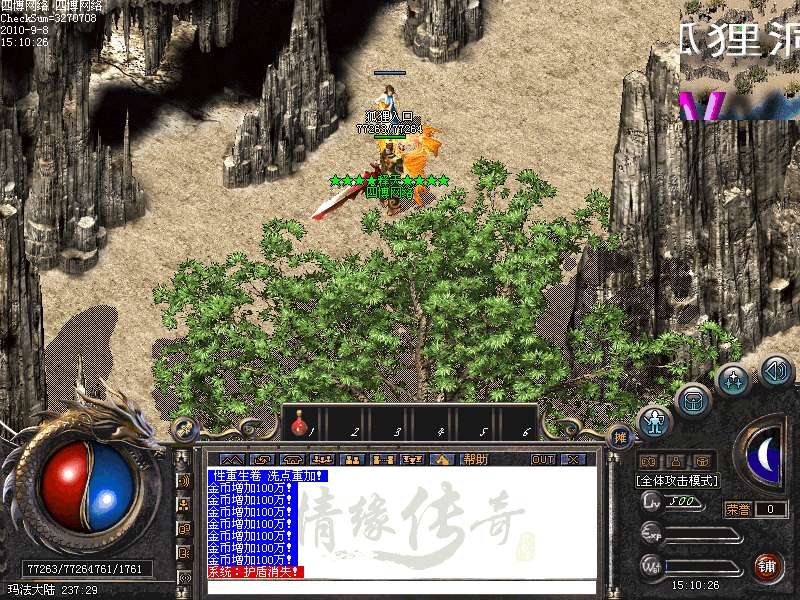
Task: Select the first mountain icon above chat
Action: pyautogui.click(x=231, y=459)
